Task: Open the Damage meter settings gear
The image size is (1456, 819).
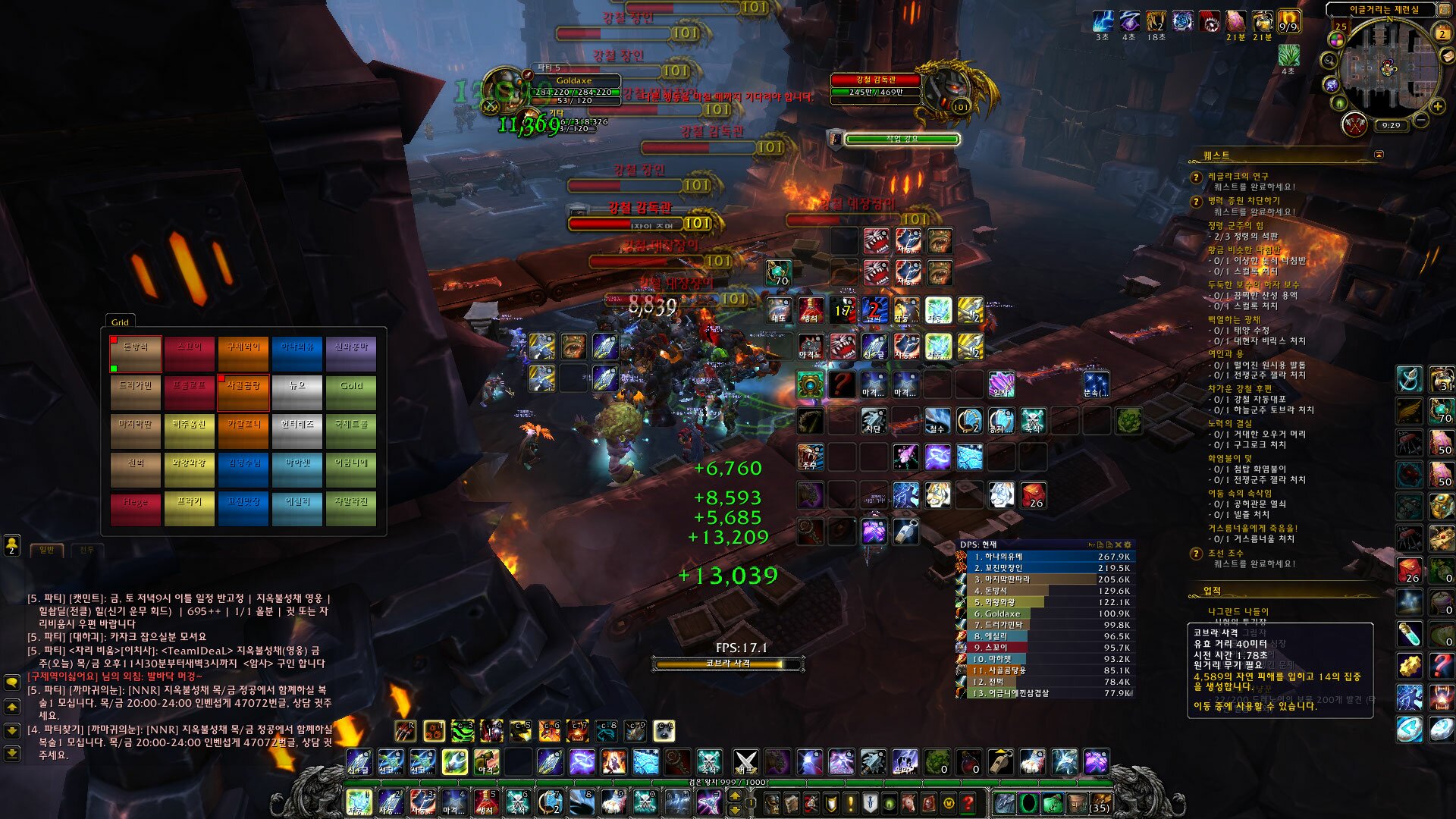Action: [1127, 544]
